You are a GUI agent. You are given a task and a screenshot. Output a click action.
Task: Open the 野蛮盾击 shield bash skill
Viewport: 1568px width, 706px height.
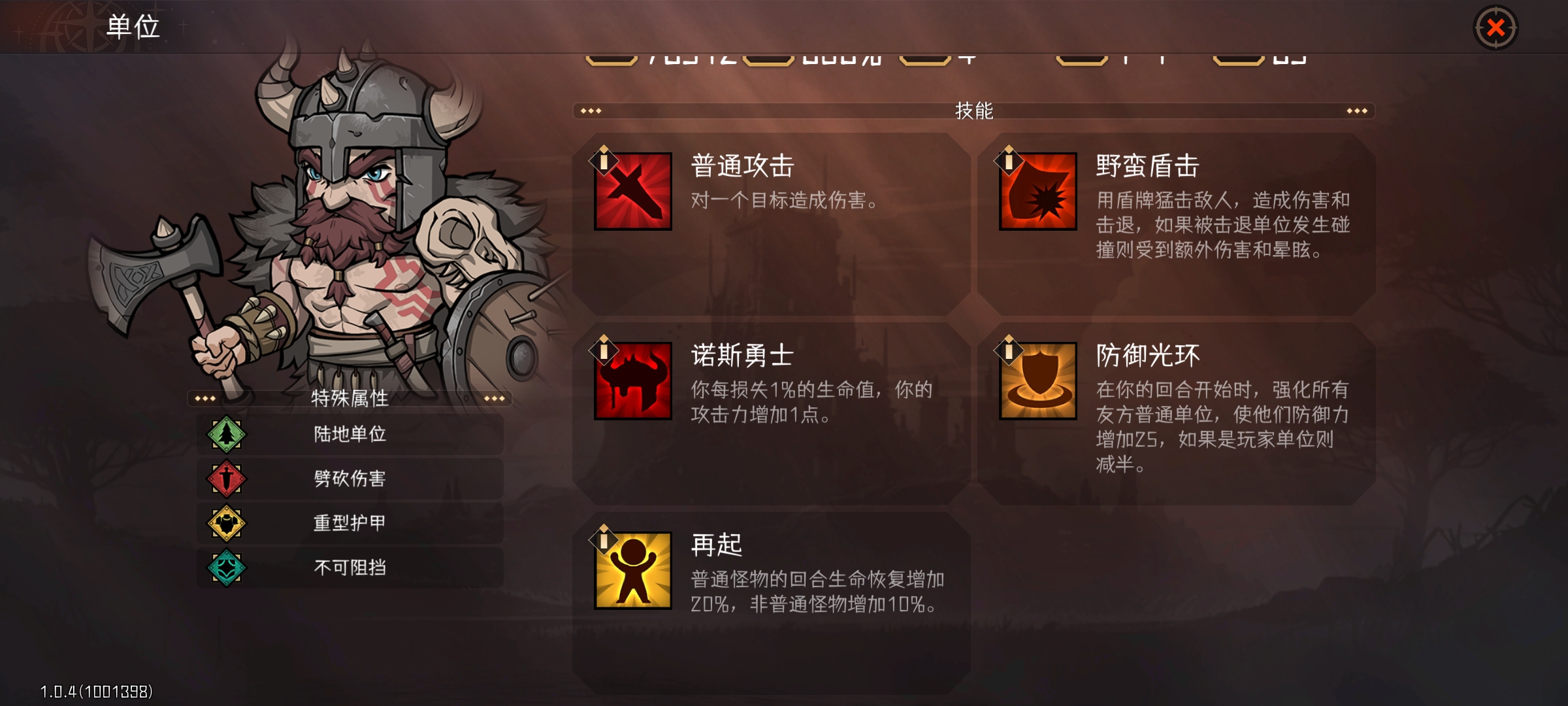click(1037, 192)
